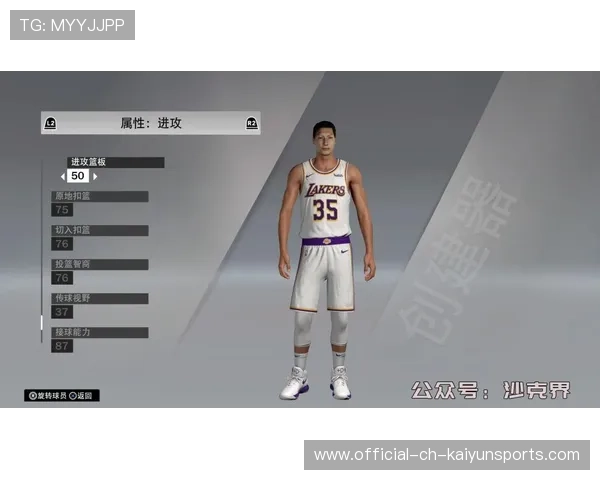600x480 pixels.
Task: Select the 原地扣篮 attribute
Action: [x=100, y=197]
